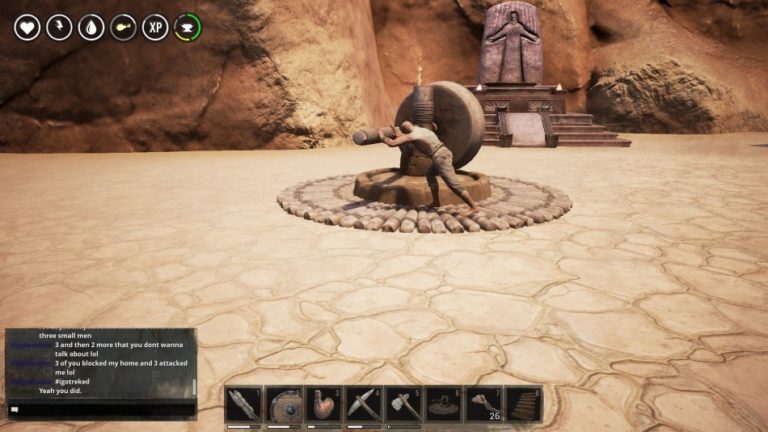Click the heart health icon
The image size is (768, 432).
pyautogui.click(x=27, y=27)
